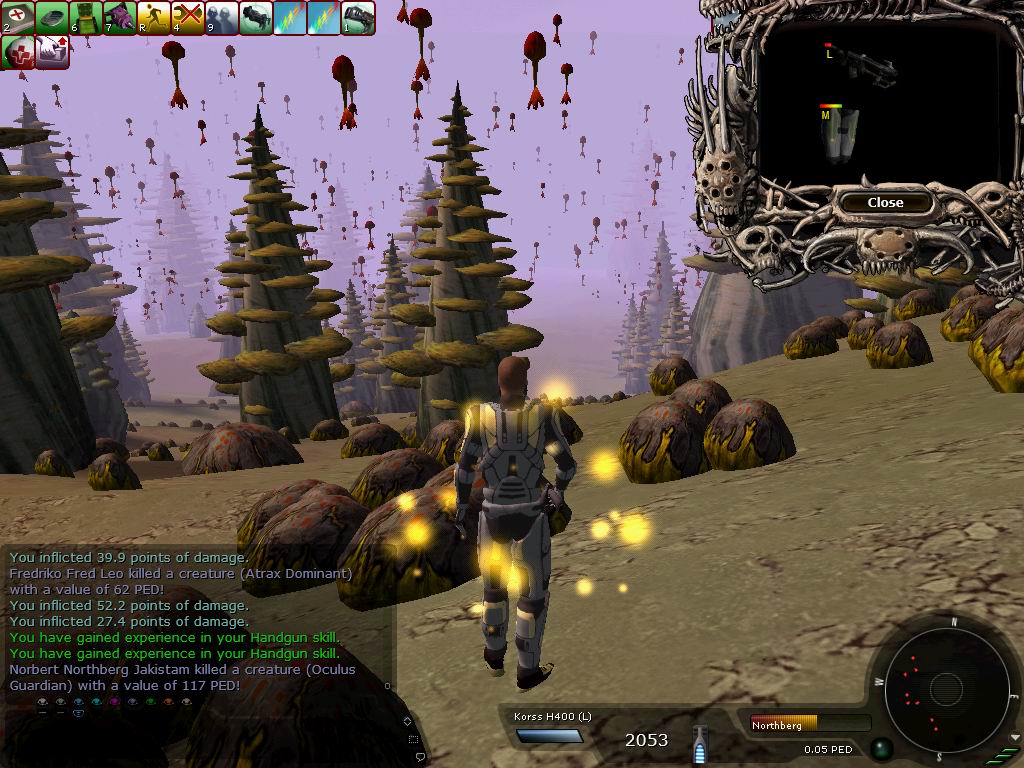Equip the weapon in hotbar slot 1
The height and width of the screenshot is (768, 1024).
(x=358, y=17)
